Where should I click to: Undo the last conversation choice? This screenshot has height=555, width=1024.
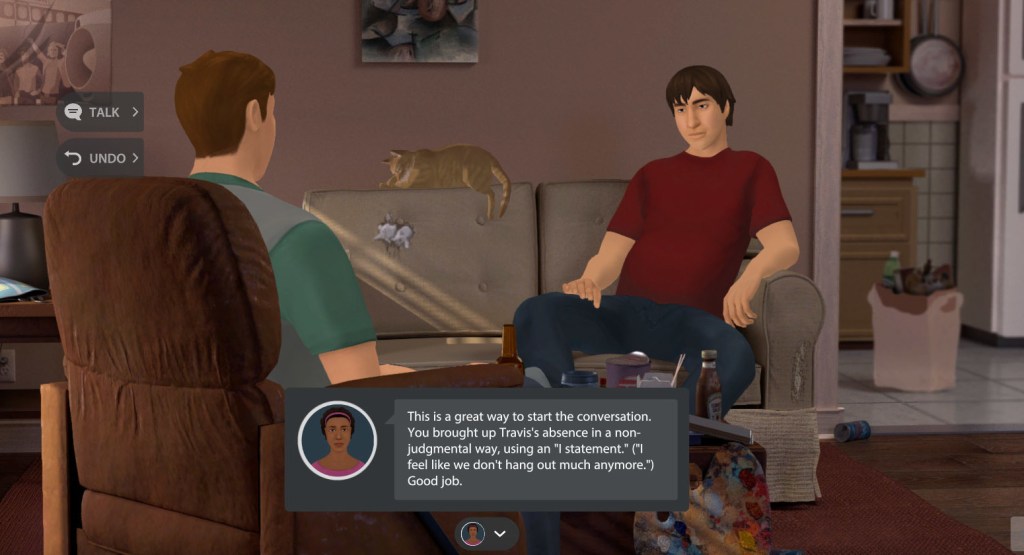click(100, 158)
